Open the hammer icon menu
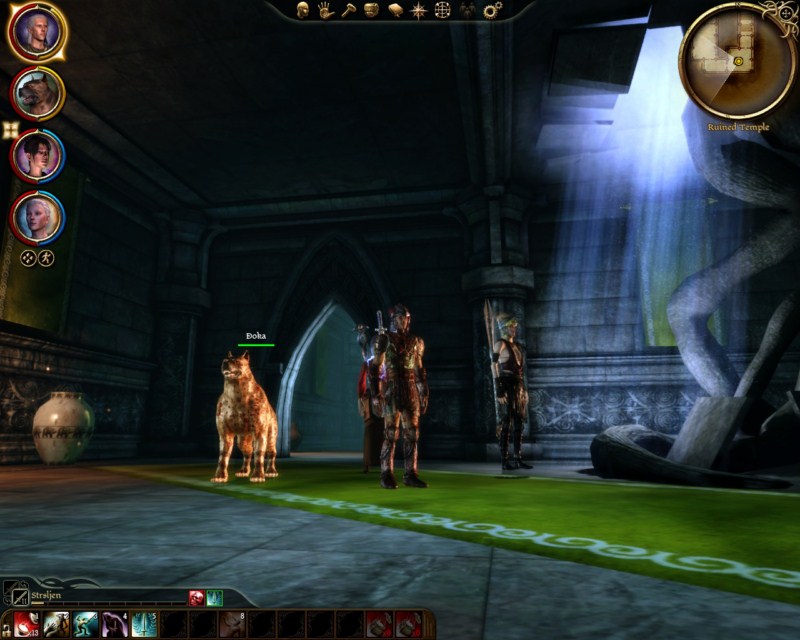800x640 pixels. (348, 10)
